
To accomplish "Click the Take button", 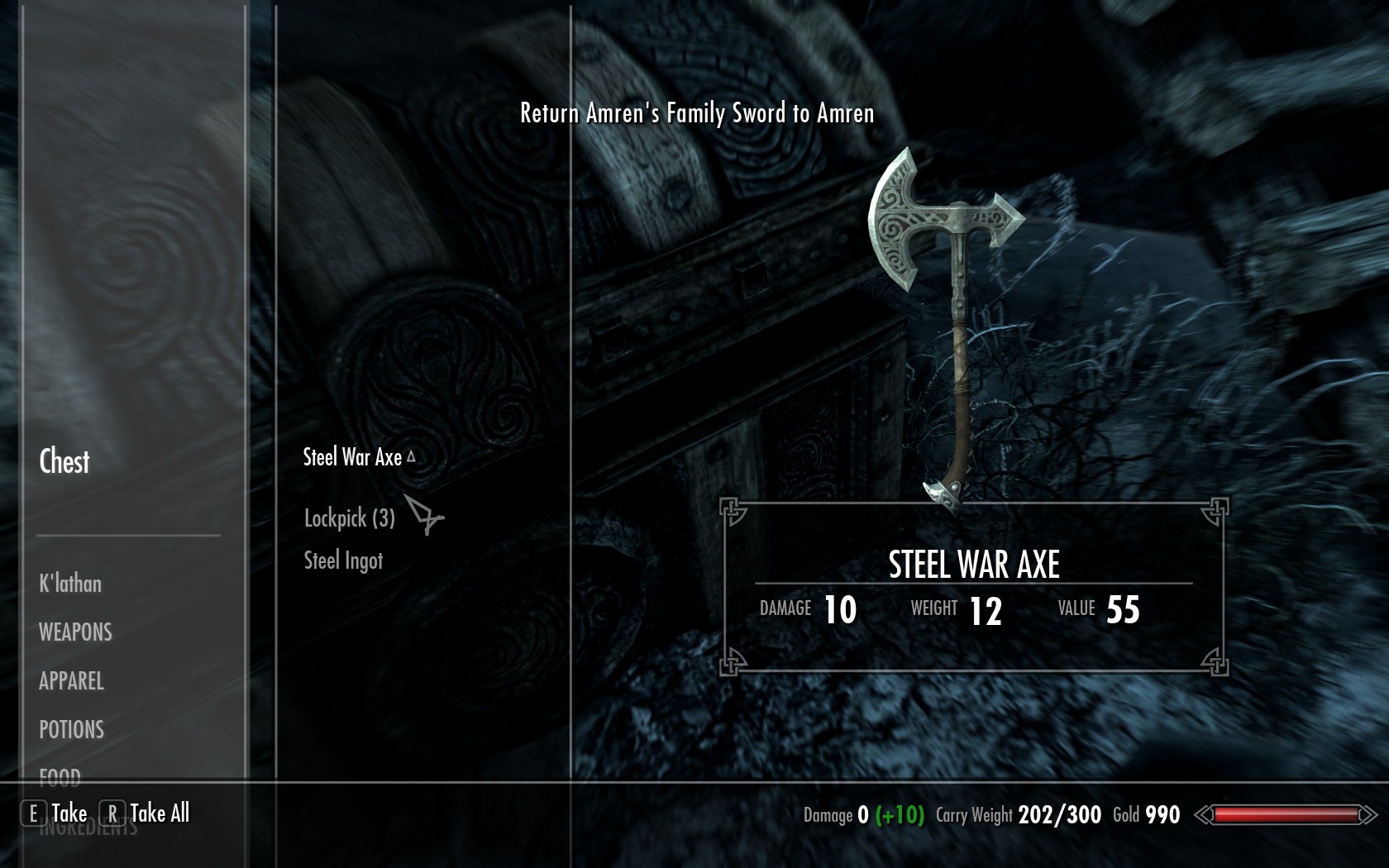I will (55, 813).
